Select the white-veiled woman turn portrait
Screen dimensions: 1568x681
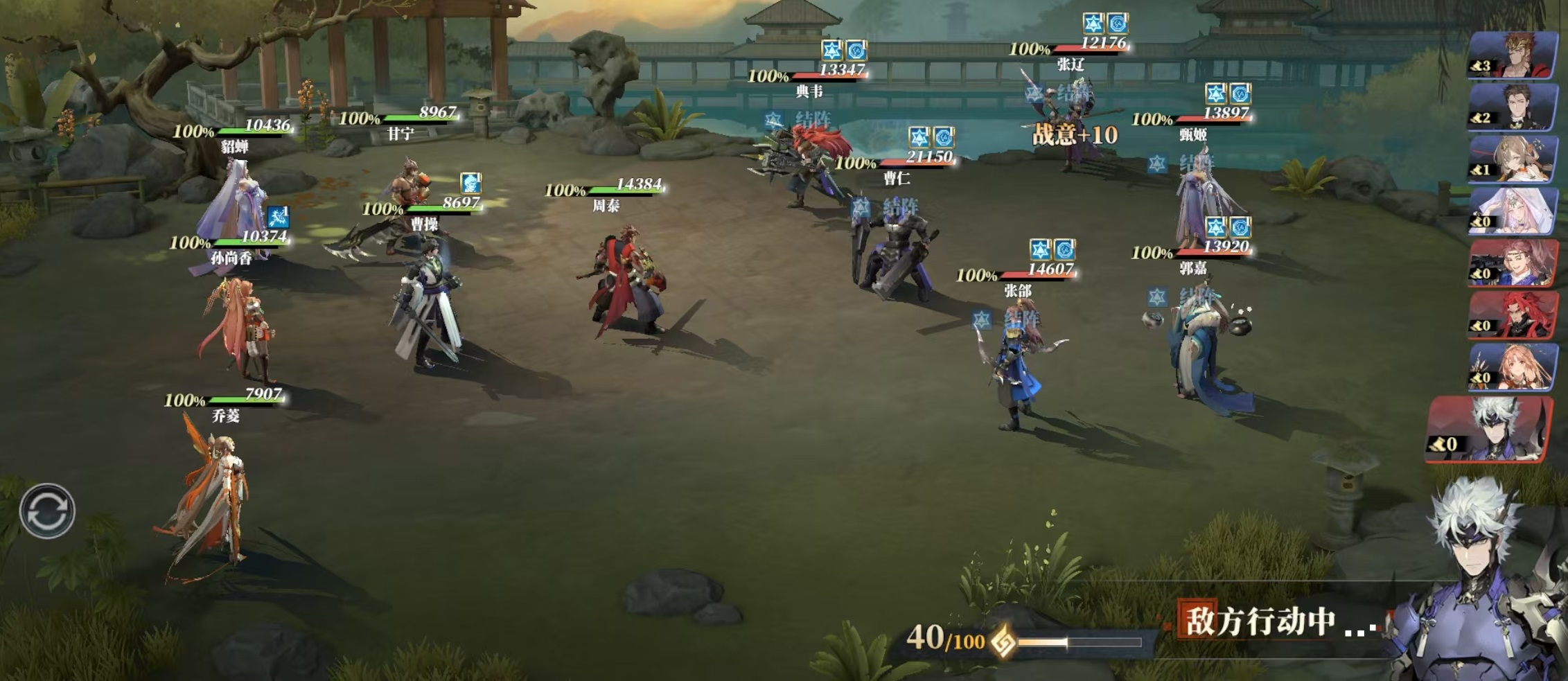tap(1514, 211)
